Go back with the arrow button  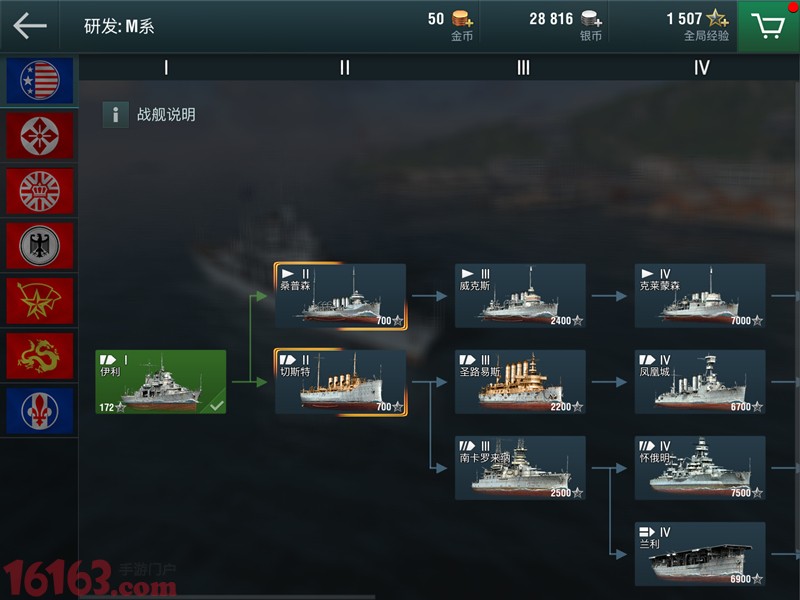coord(30,26)
